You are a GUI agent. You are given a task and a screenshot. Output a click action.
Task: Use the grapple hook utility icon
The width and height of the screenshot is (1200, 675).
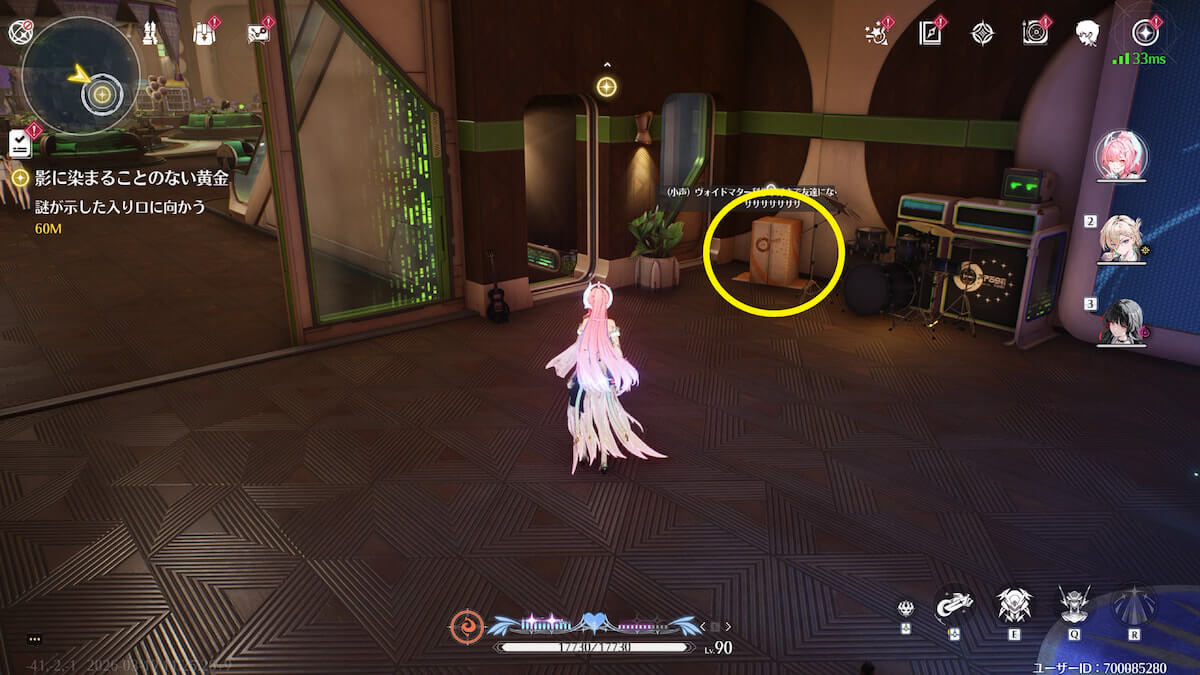(953, 604)
